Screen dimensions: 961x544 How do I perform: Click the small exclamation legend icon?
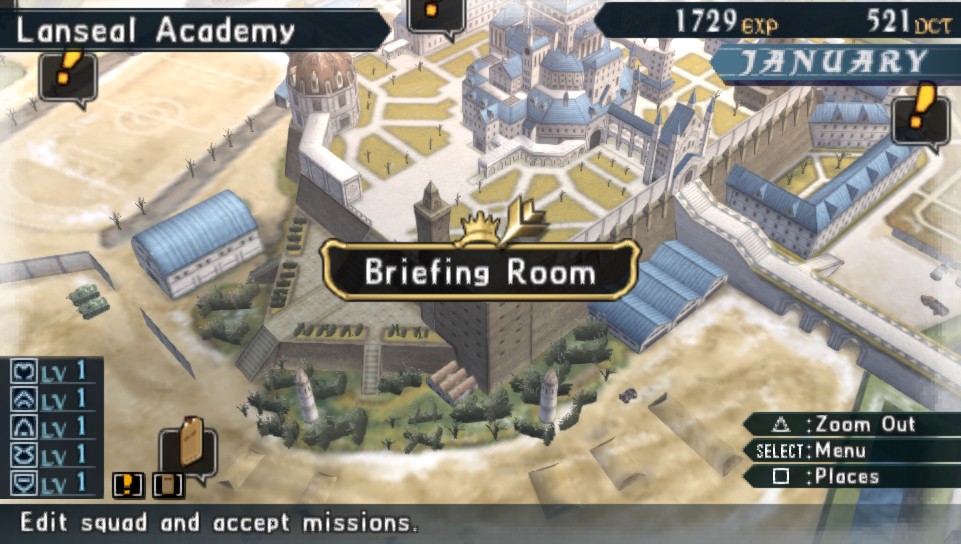[x=127, y=485]
